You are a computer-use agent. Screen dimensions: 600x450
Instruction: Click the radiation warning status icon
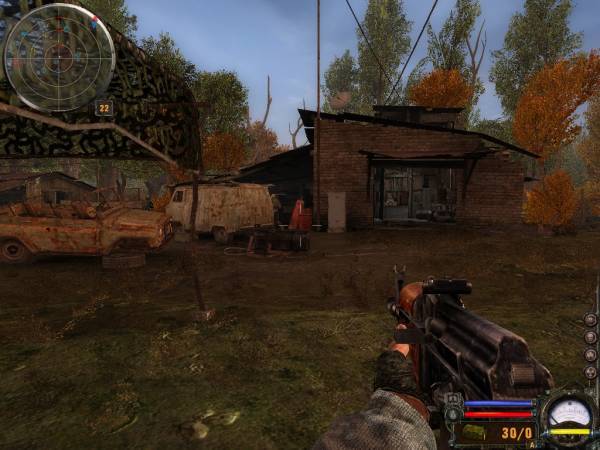click(x=590, y=372)
